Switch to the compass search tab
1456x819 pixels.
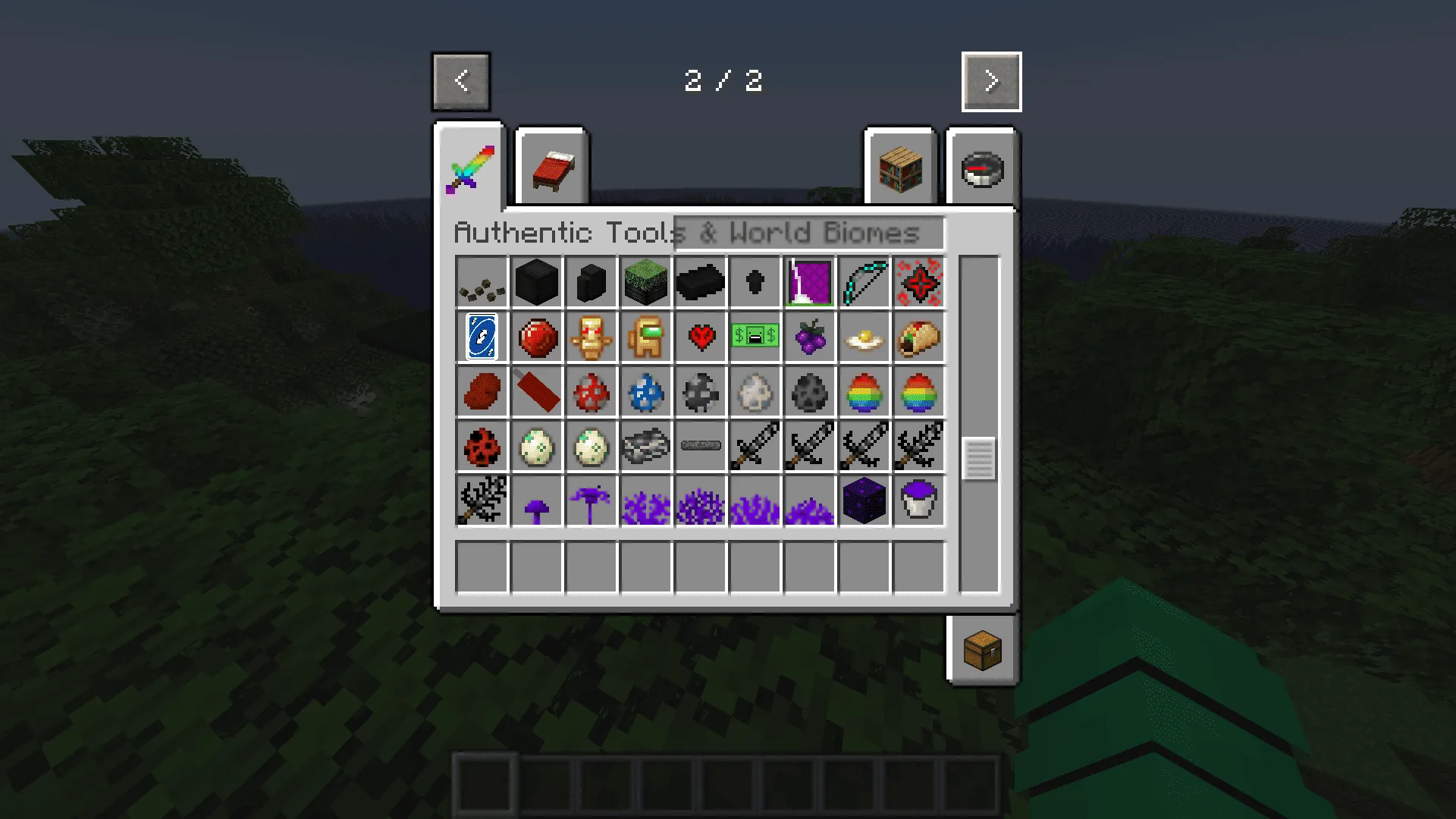pyautogui.click(x=982, y=168)
